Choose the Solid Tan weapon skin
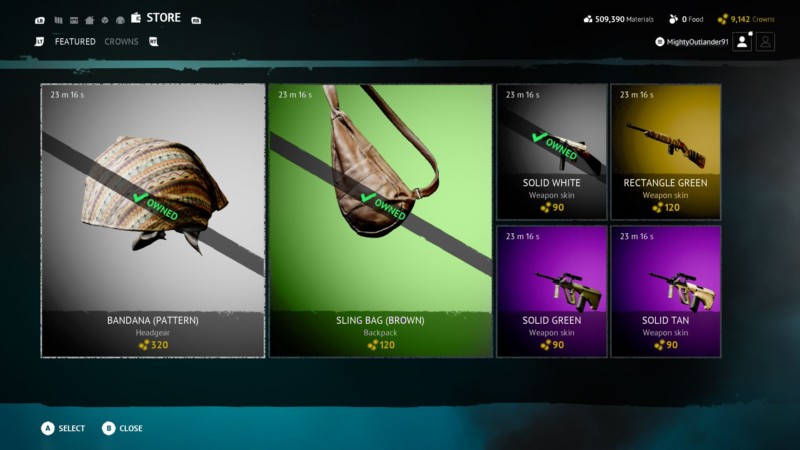800x450 pixels. coord(665,291)
